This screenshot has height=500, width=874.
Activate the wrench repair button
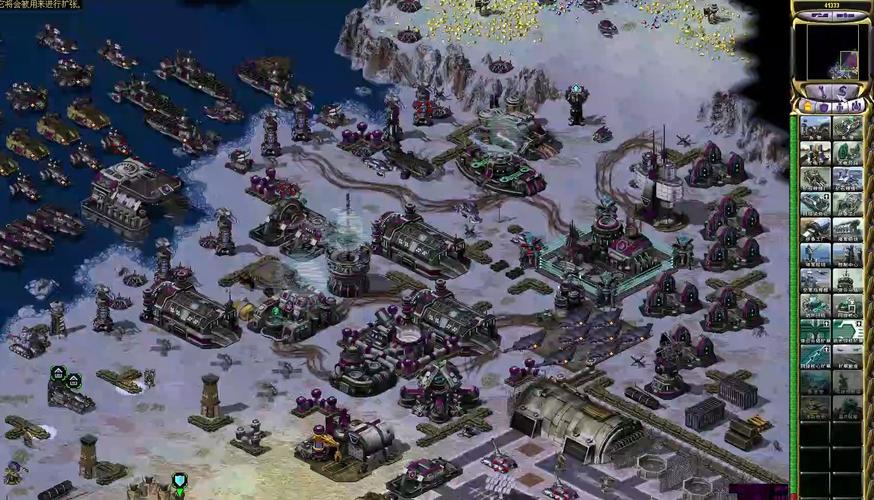tap(822, 92)
